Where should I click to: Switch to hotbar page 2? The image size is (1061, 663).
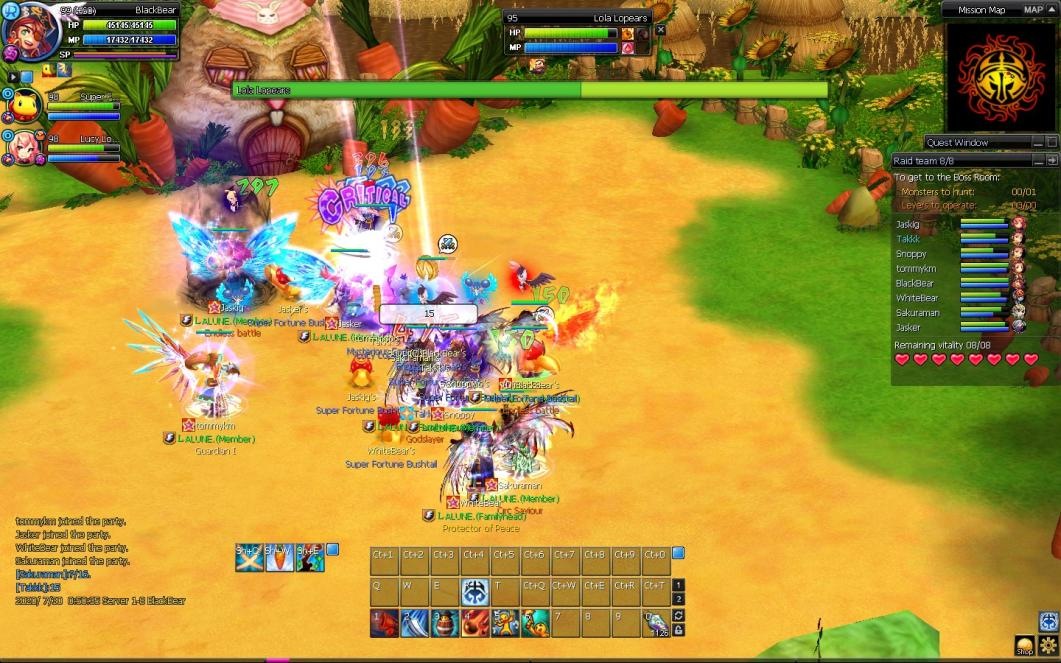(679, 600)
